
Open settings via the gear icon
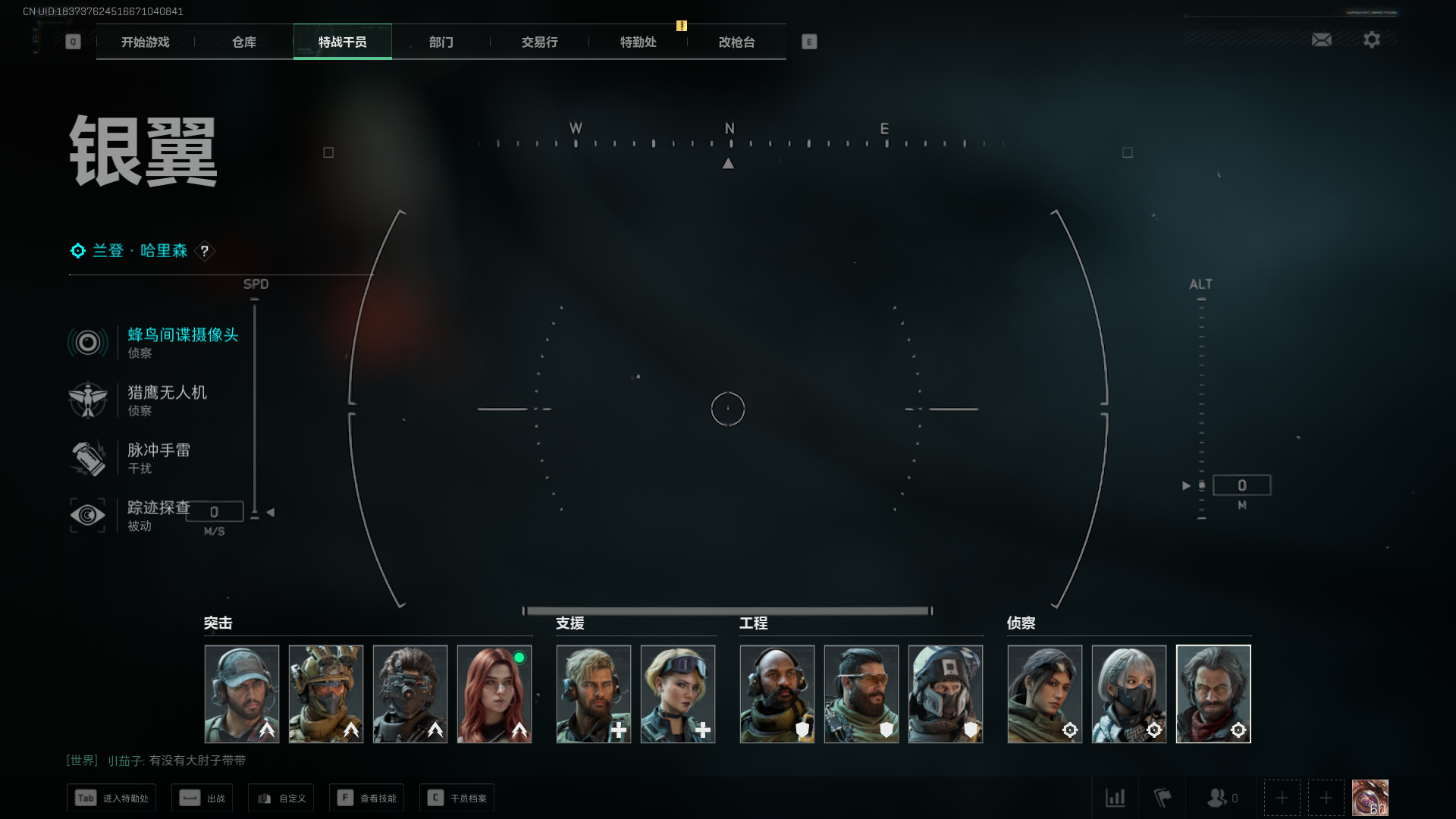click(x=1372, y=40)
